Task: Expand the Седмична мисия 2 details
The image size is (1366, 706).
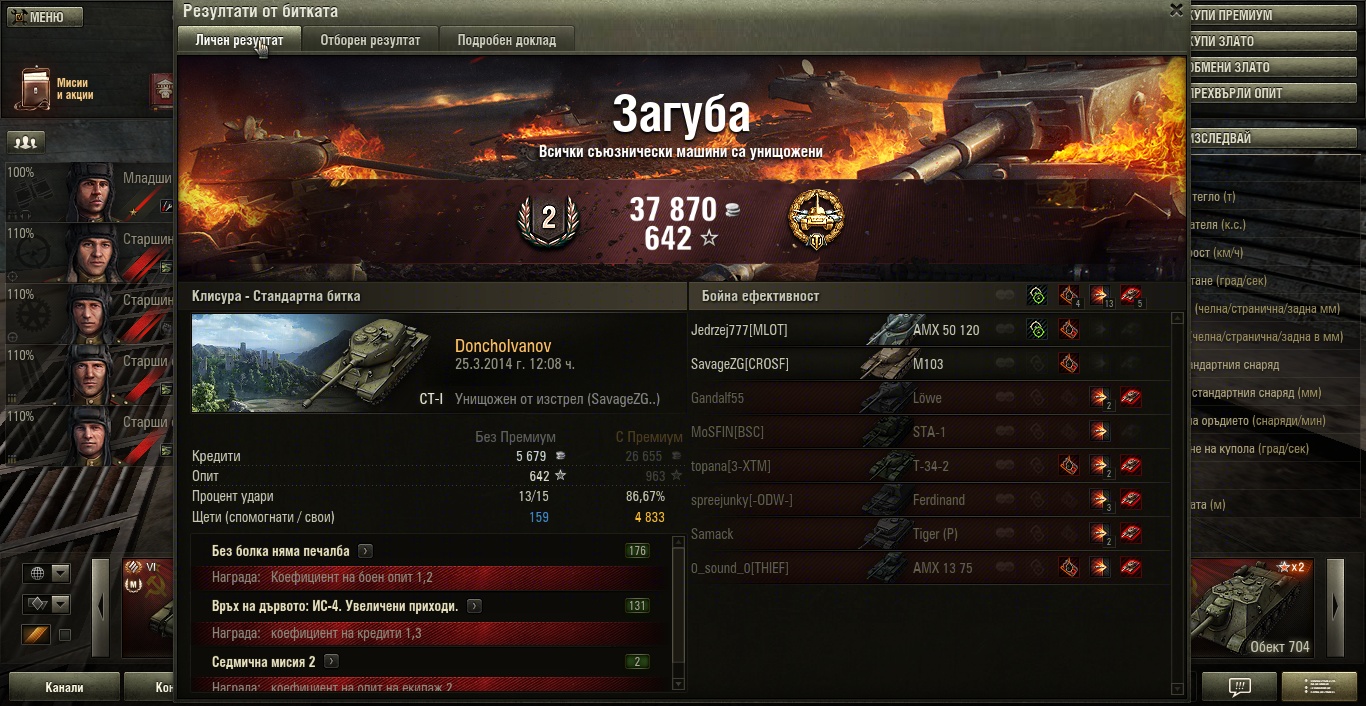Action: point(331,662)
